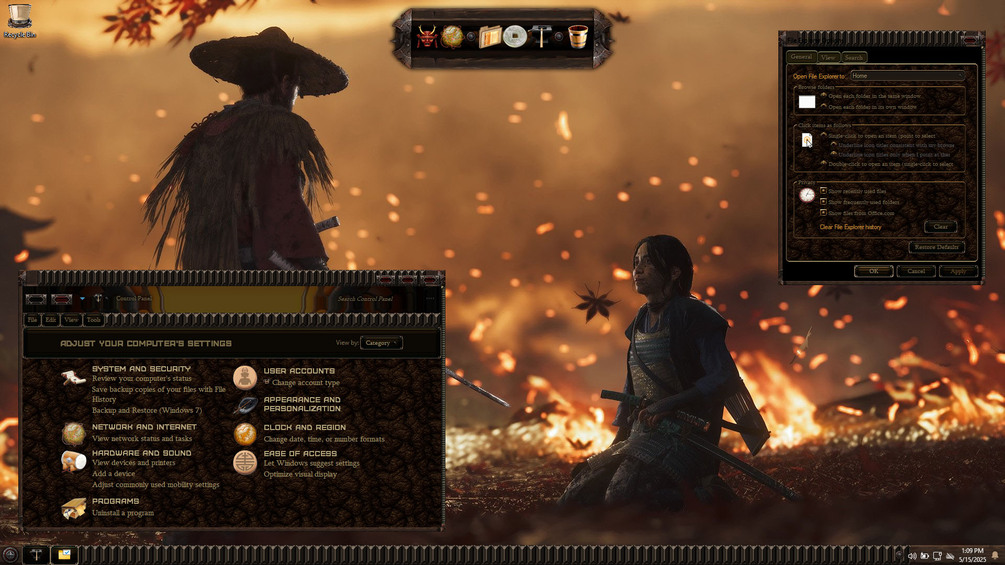Open System and Security settings
Viewport: 1005px width, 565px height.
pyautogui.click(x=141, y=369)
